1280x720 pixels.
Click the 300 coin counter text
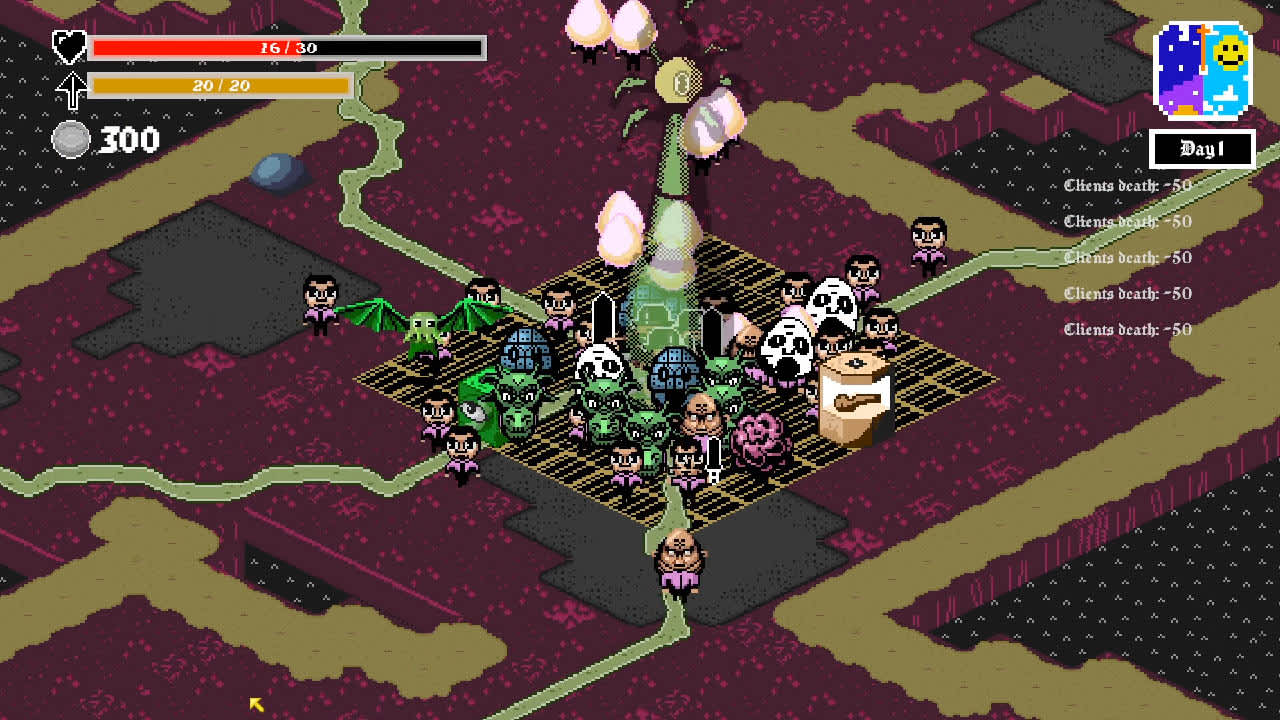(130, 140)
